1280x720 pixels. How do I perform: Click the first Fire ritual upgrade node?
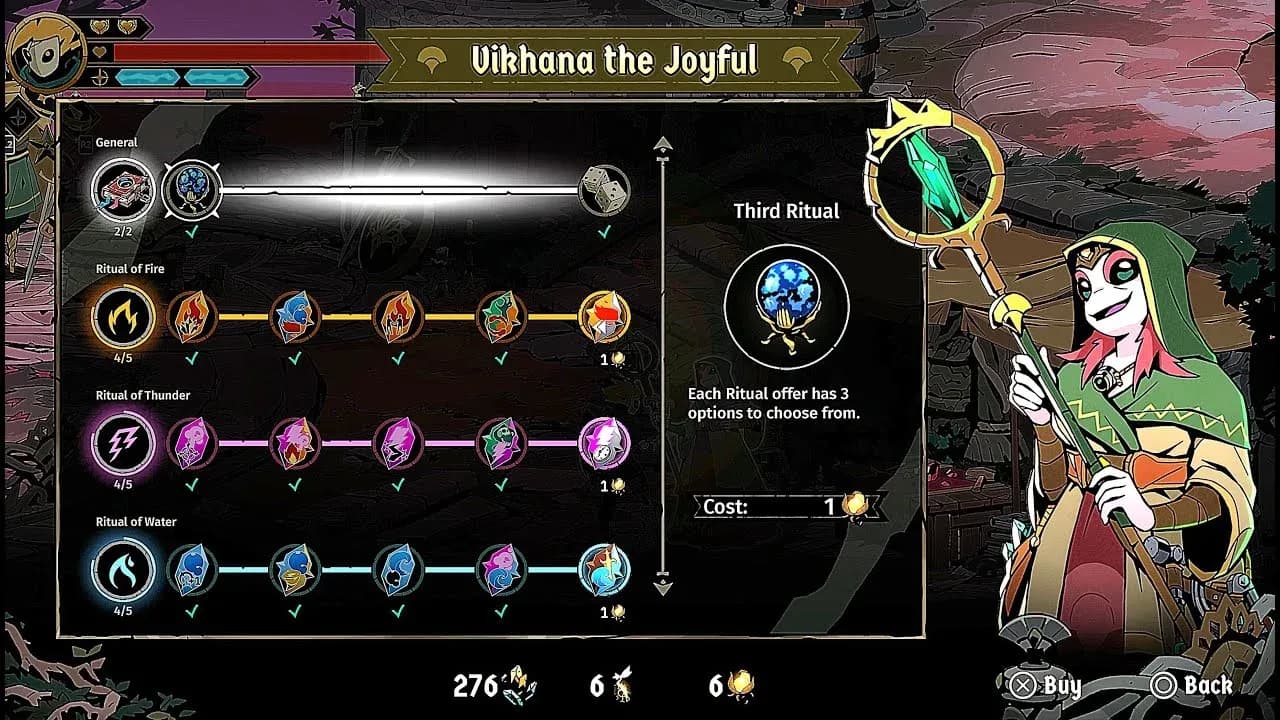pos(195,317)
